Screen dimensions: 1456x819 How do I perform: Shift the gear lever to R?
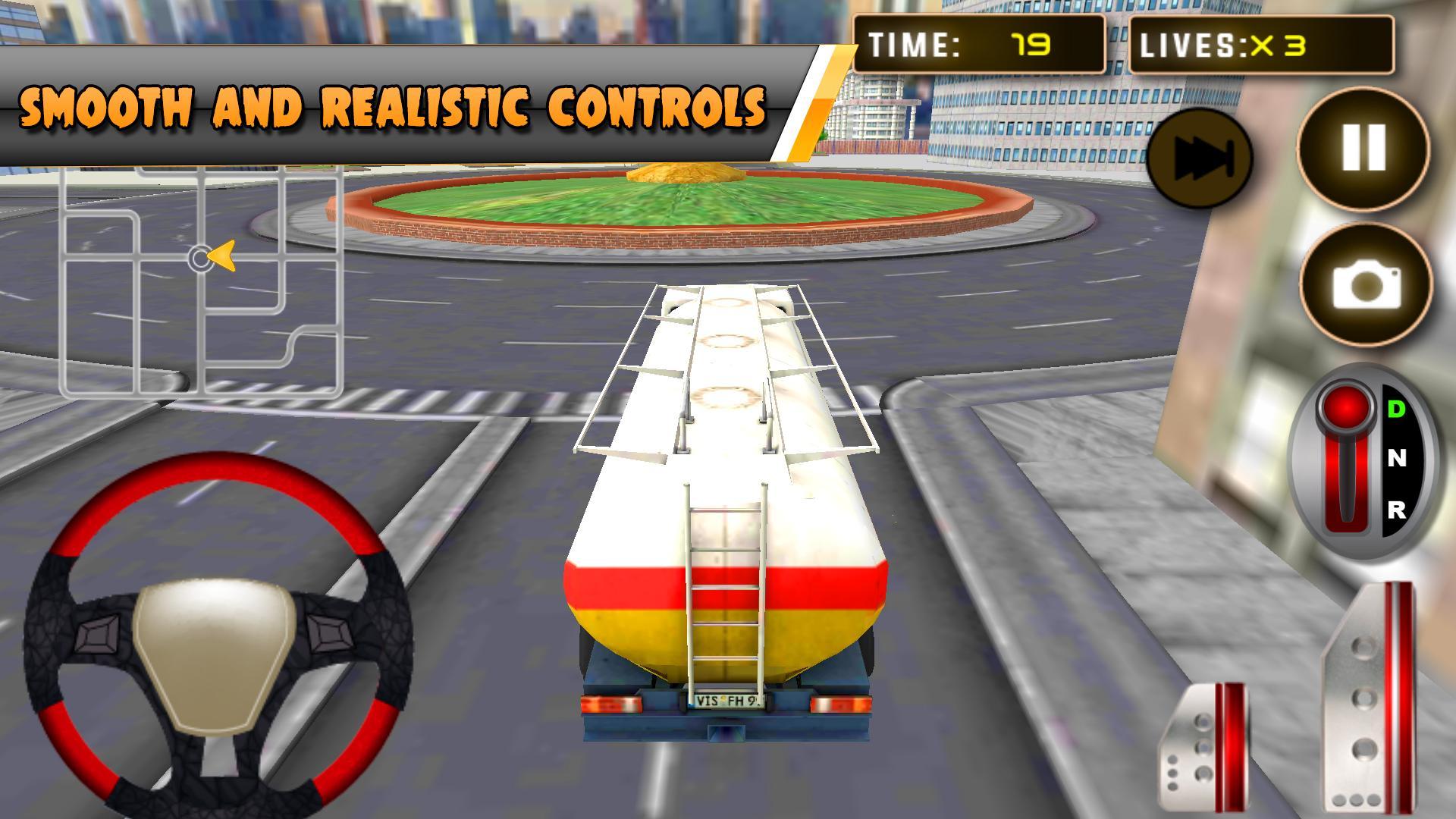point(1398,510)
